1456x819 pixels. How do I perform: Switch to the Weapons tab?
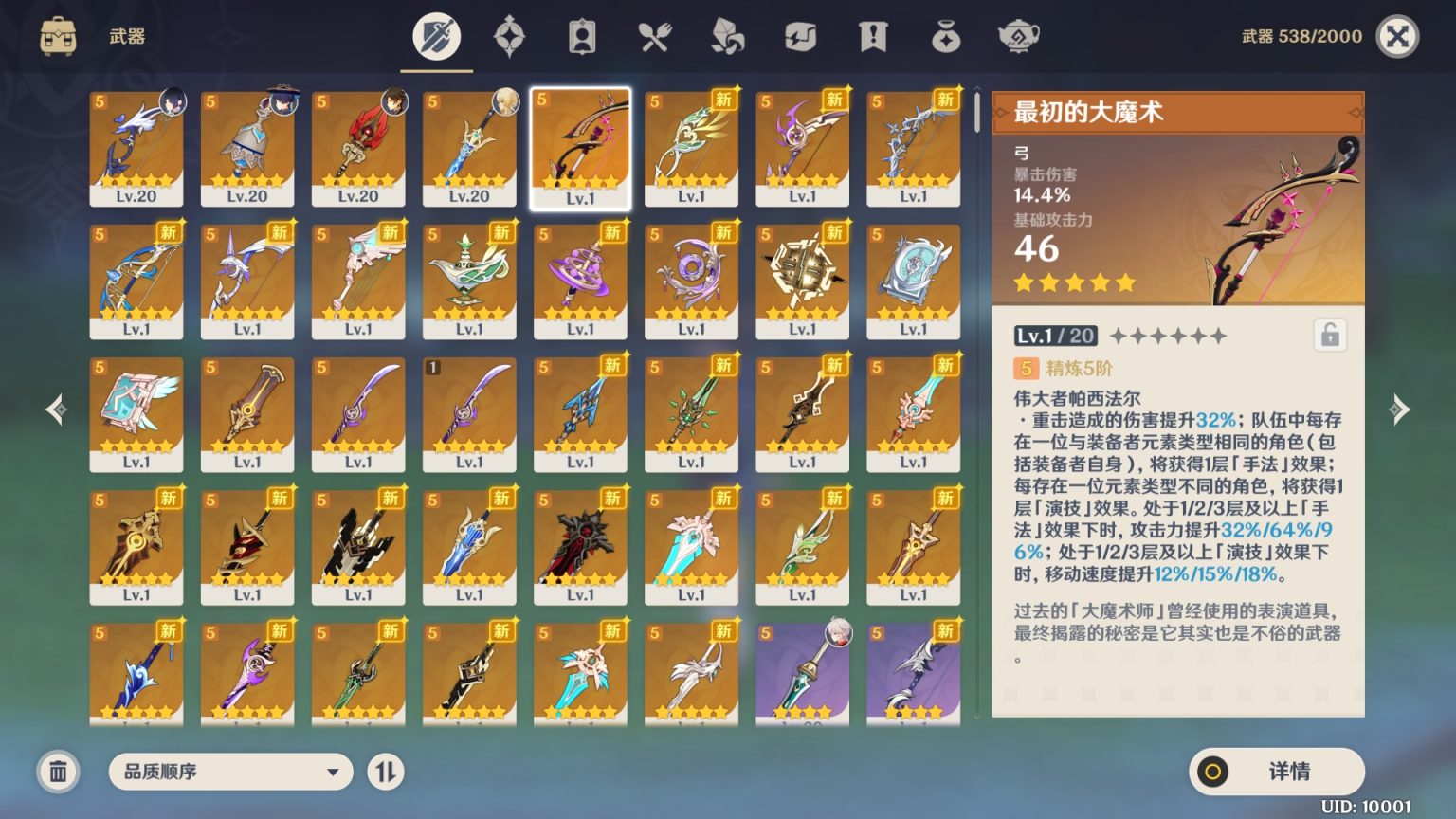[x=436, y=37]
